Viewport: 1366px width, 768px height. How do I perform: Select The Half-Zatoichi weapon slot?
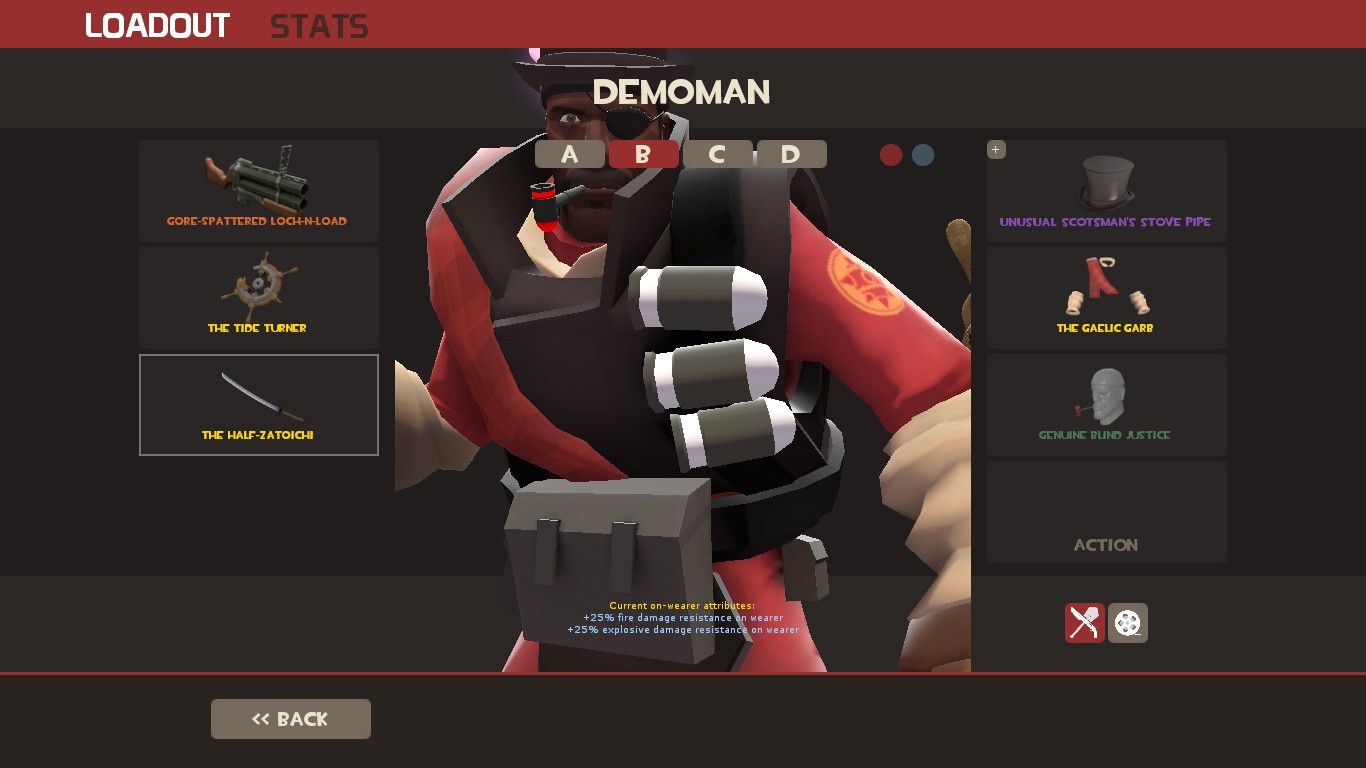(x=258, y=404)
